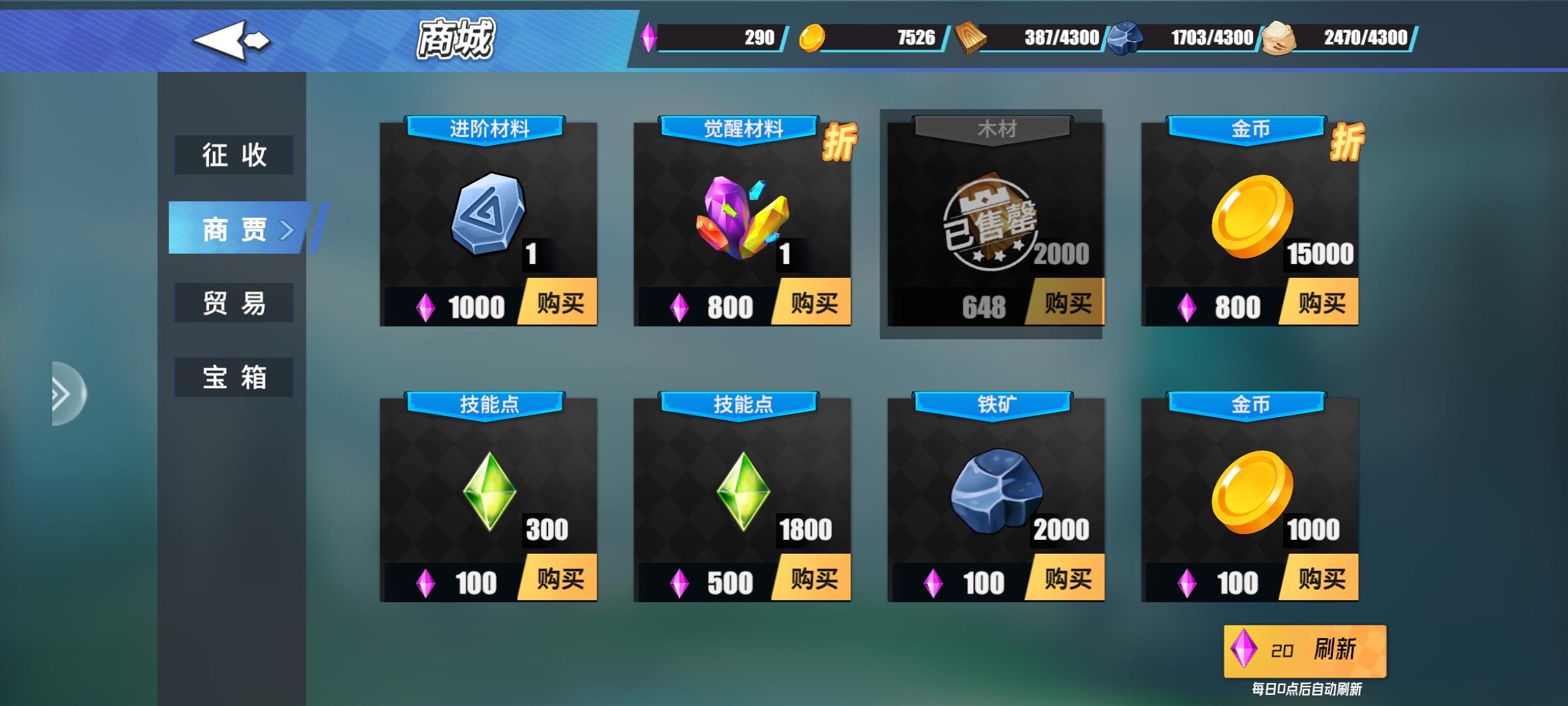Viewport: 1568px width, 706px height.
Task: Click the iron ore resource icon showing 1703/4300
Action: [1122, 37]
